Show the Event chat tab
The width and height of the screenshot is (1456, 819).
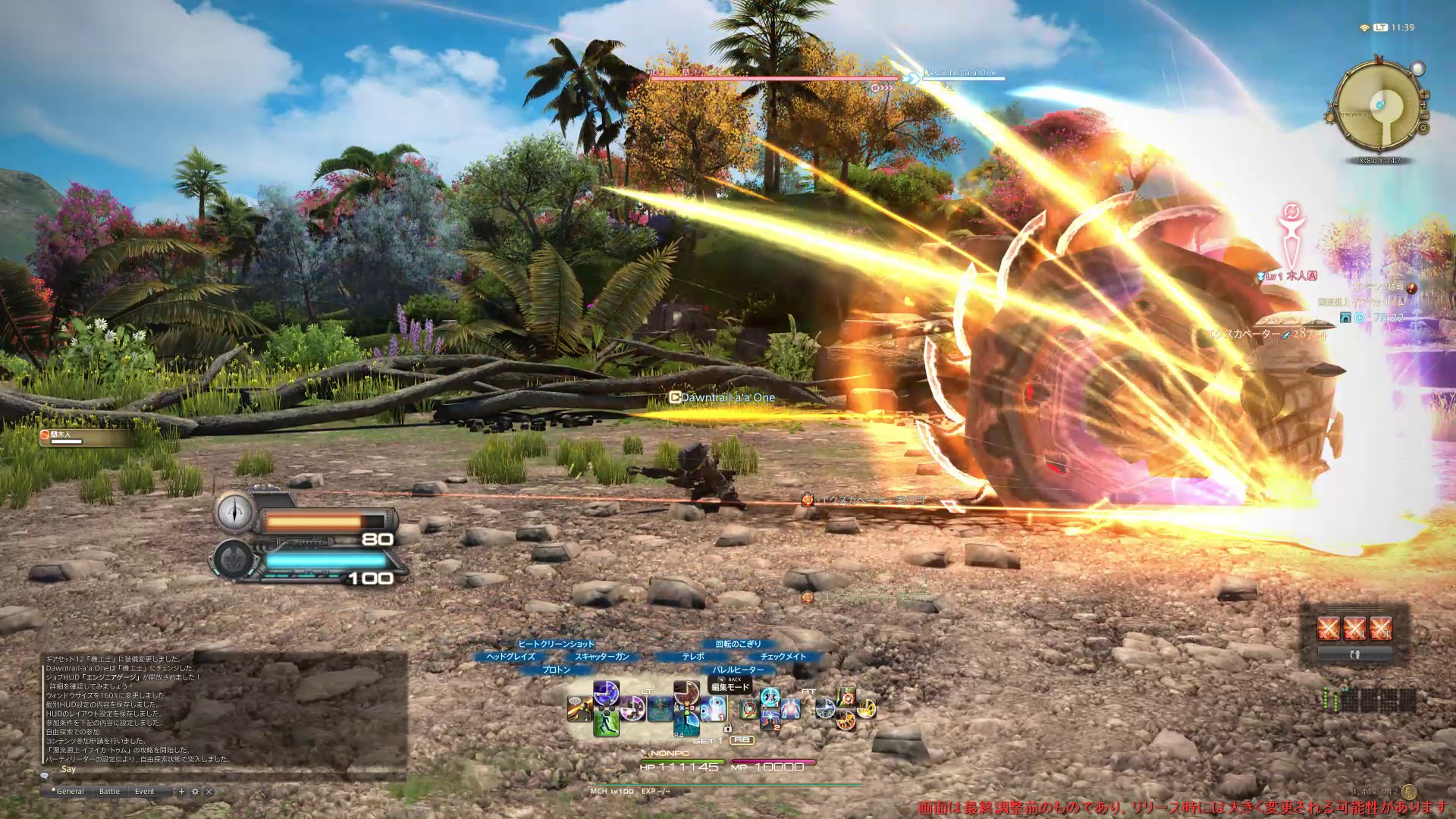(144, 791)
